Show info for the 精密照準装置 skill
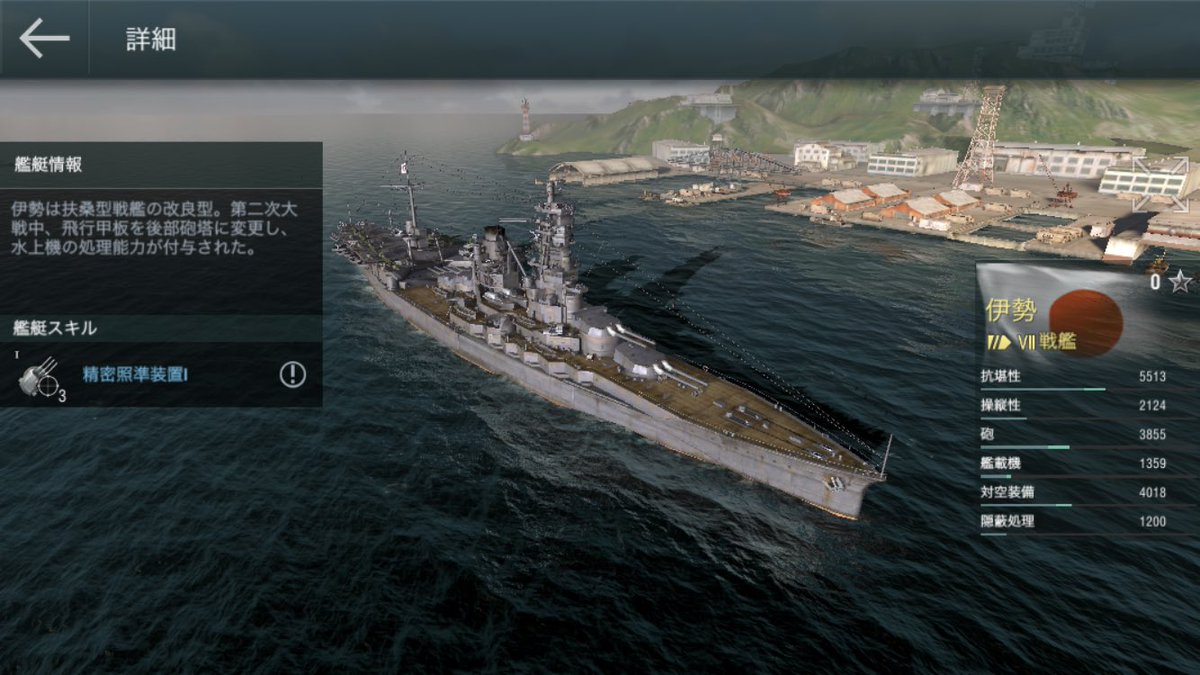 pyautogui.click(x=292, y=375)
